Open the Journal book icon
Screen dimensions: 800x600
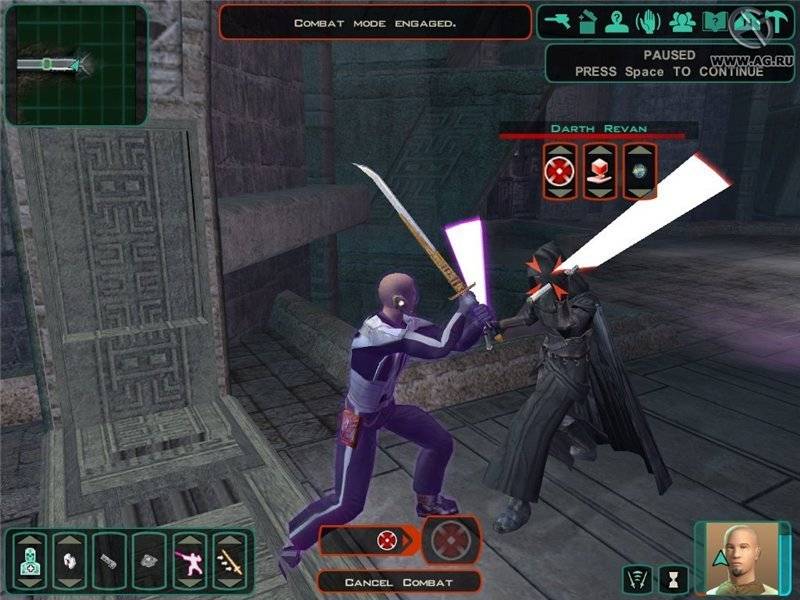[714, 20]
